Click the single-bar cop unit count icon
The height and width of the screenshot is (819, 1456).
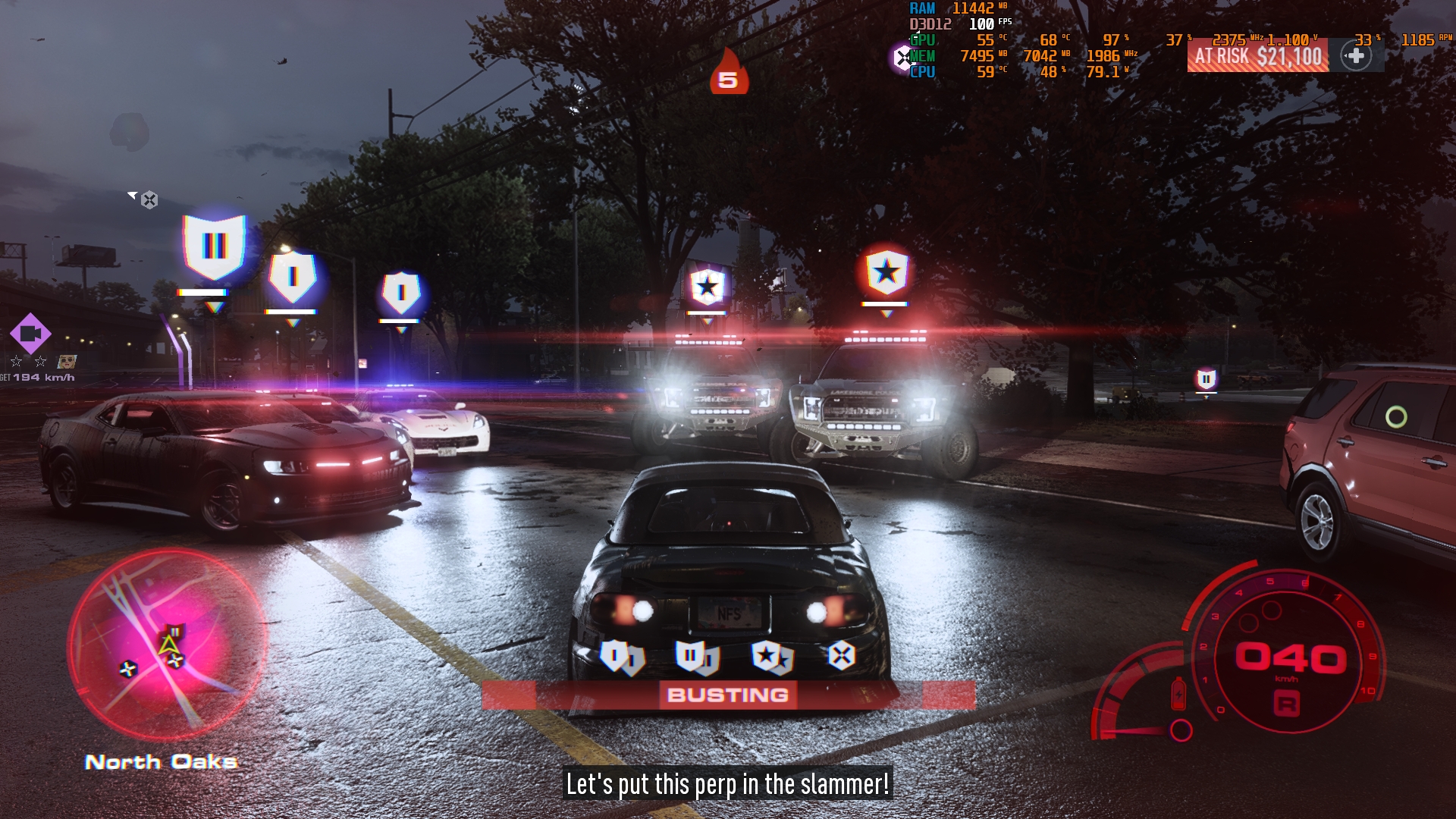pos(621,657)
